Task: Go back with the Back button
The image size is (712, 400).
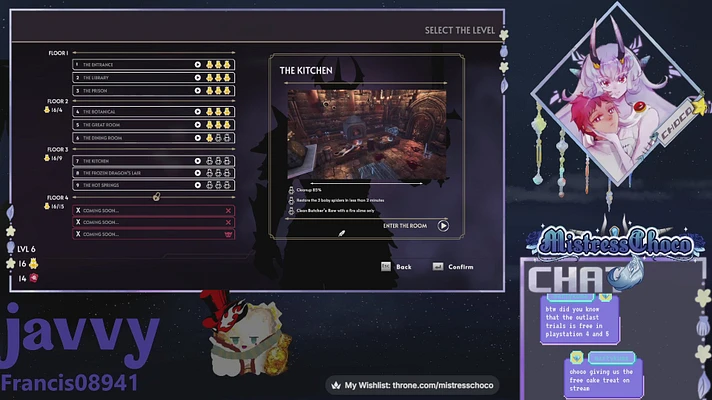Action: (x=396, y=267)
